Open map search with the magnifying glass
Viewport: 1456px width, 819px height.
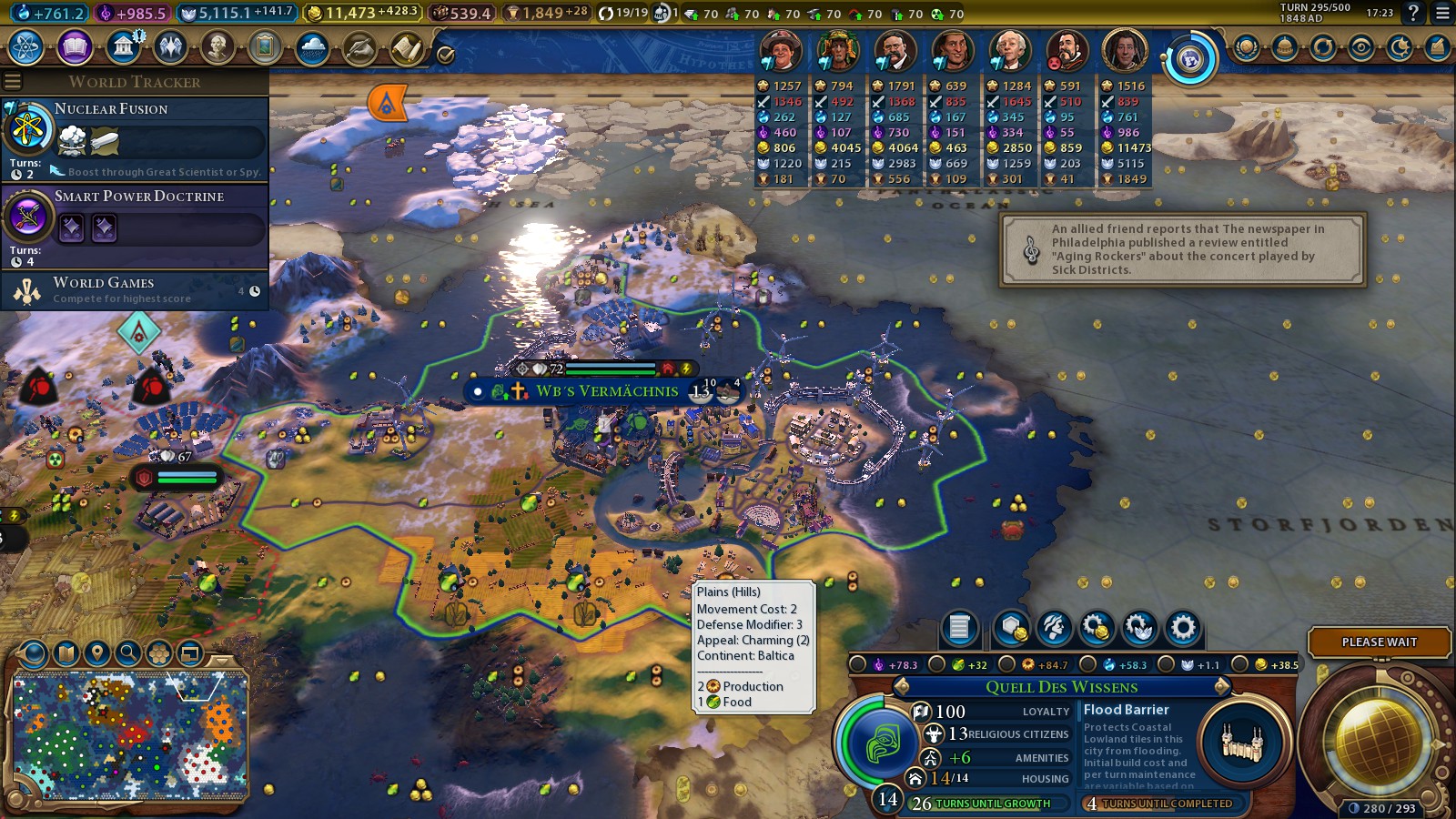click(x=128, y=652)
